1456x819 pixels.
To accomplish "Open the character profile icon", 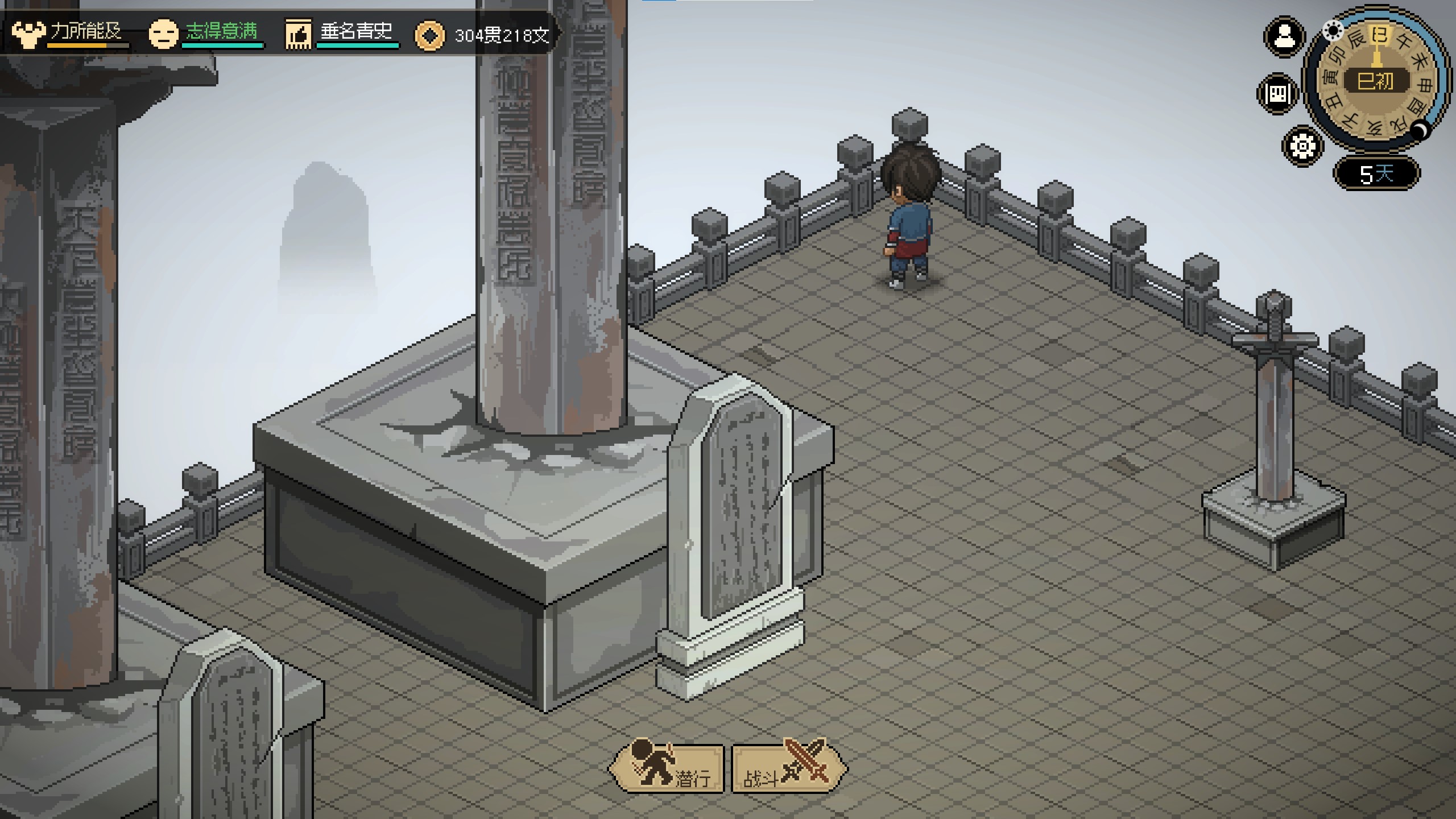I will (x=1284, y=38).
